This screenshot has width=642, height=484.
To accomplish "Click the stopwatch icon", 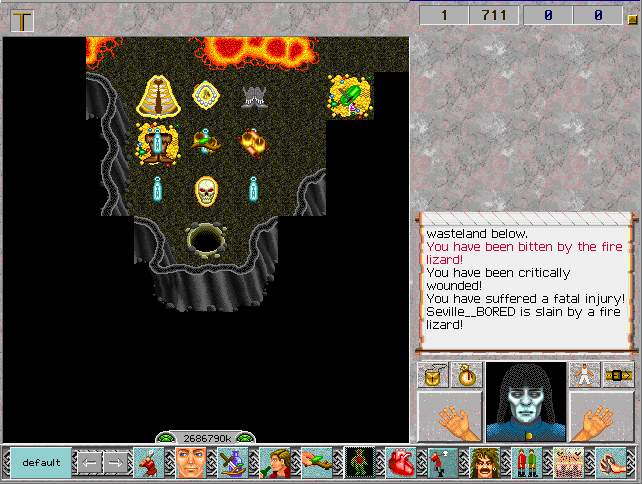I will tap(467, 375).
